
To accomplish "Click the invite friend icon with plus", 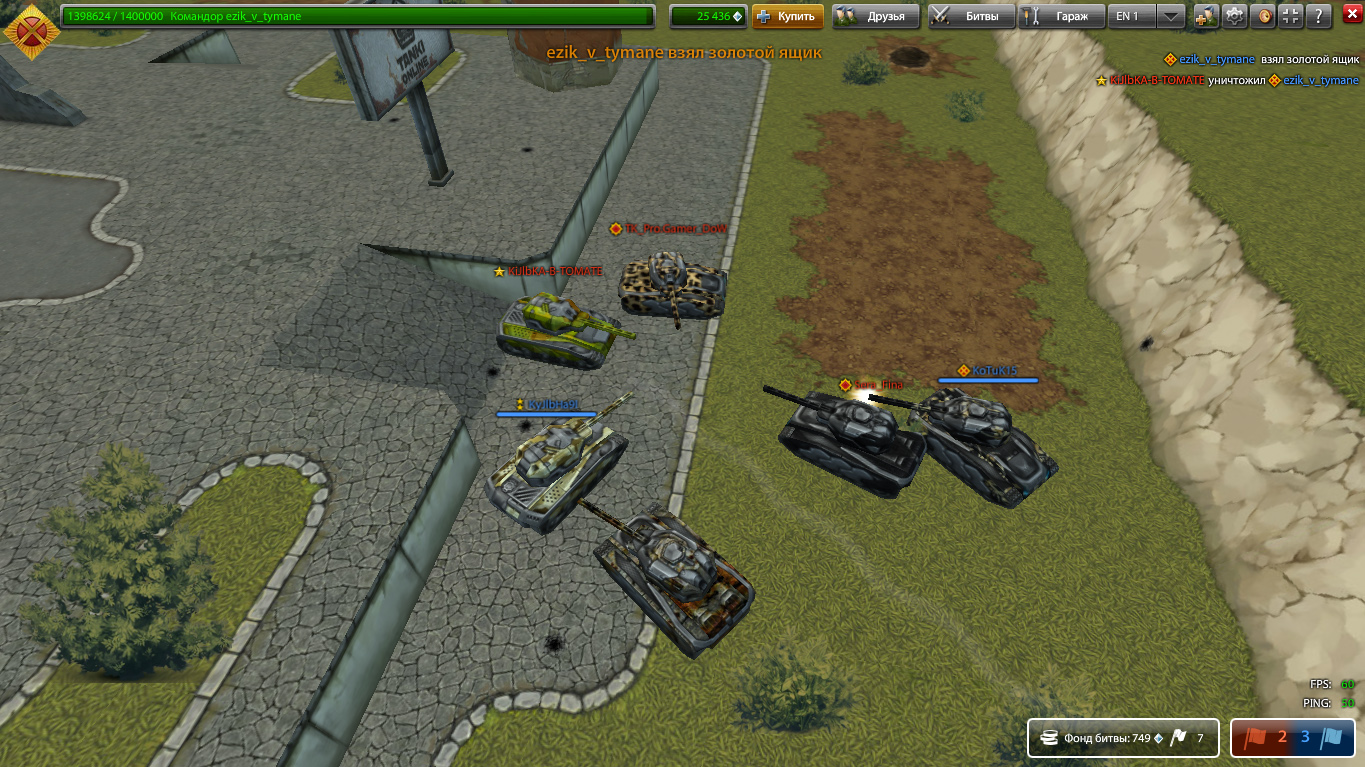I will click(x=1206, y=16).
